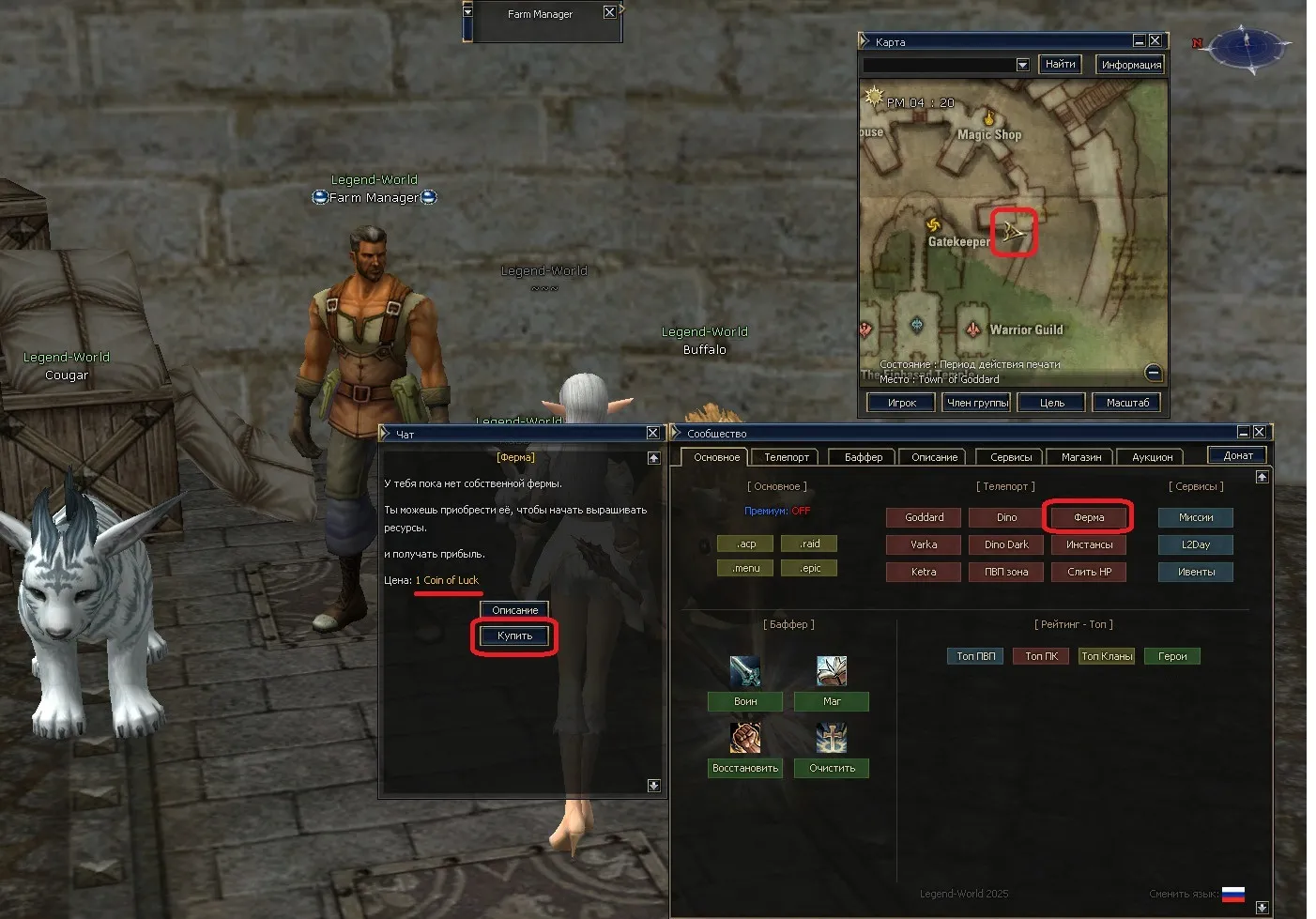1316x919 pixels.
Task: Switch to the Телепорт tab
Action: (786, 457)
